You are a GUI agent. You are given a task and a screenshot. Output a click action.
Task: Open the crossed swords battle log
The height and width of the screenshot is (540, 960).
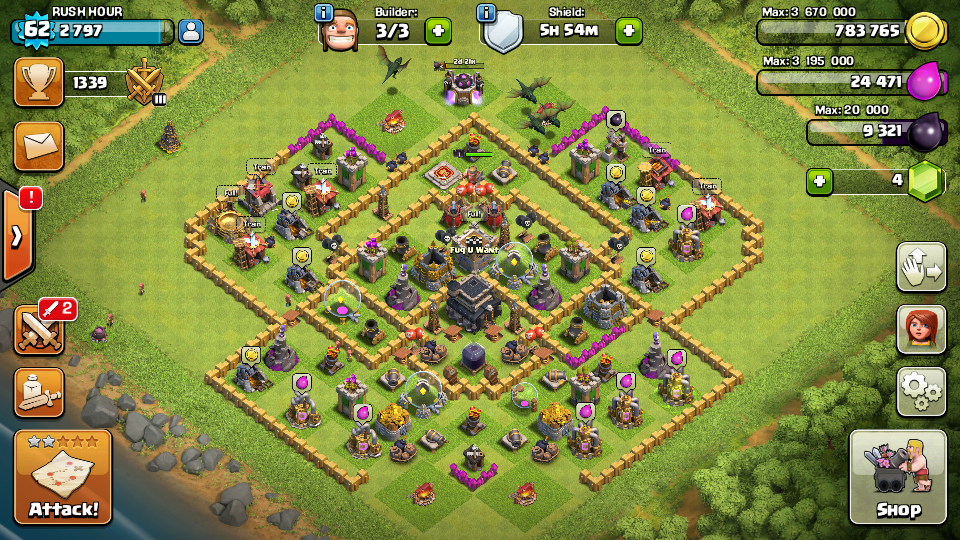click(x=39, y=329)
